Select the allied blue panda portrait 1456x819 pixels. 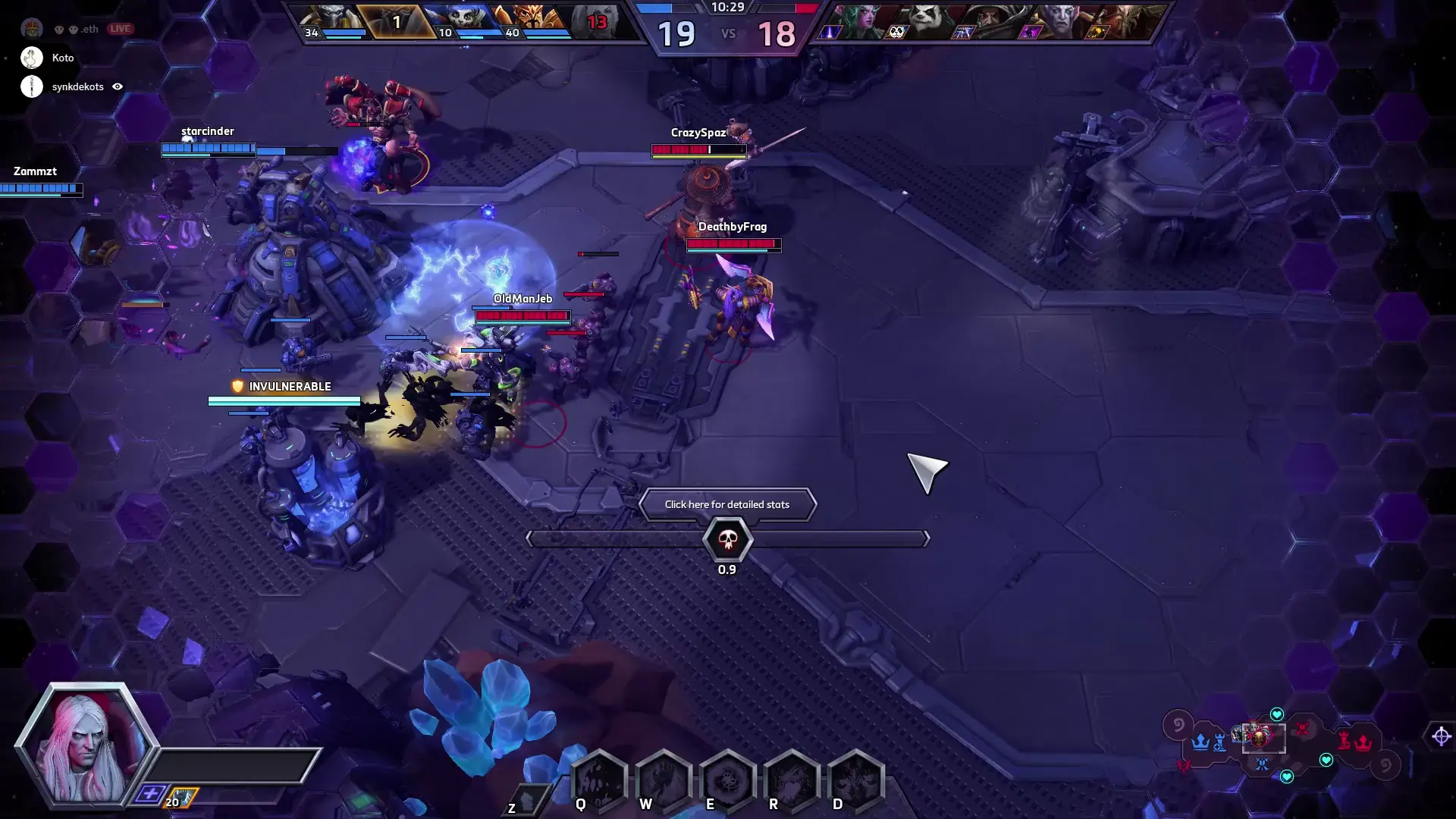pyautogui.click(x=460, y=21)
